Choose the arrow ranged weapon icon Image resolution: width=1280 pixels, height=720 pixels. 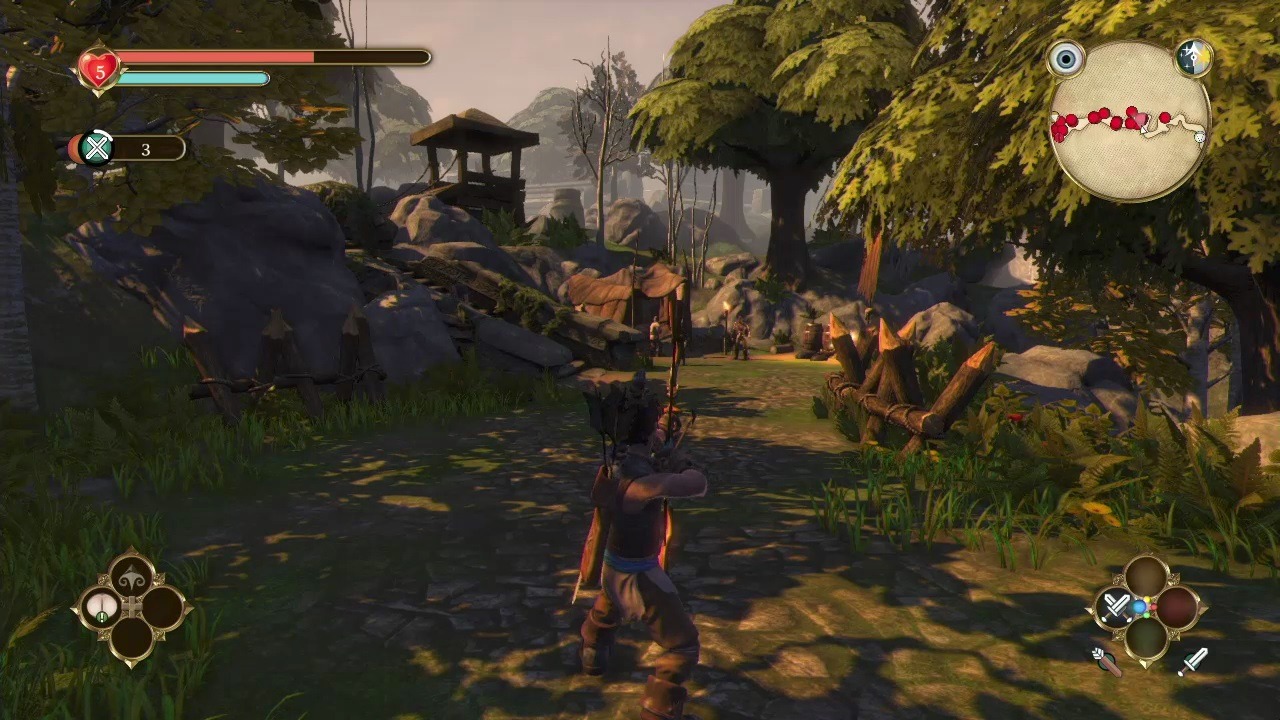pos(1105,661)
